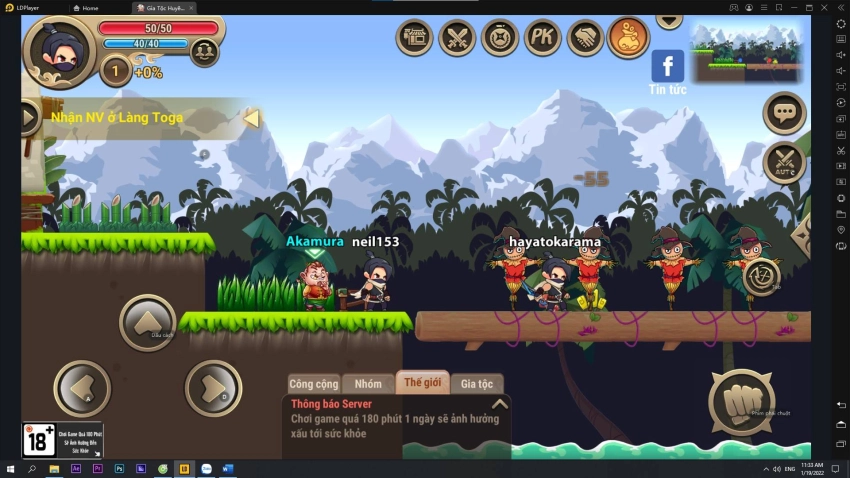This screenshot has height=478, width=850.
Task: Open the orange gold pouch icon
Action: (629, 38)
